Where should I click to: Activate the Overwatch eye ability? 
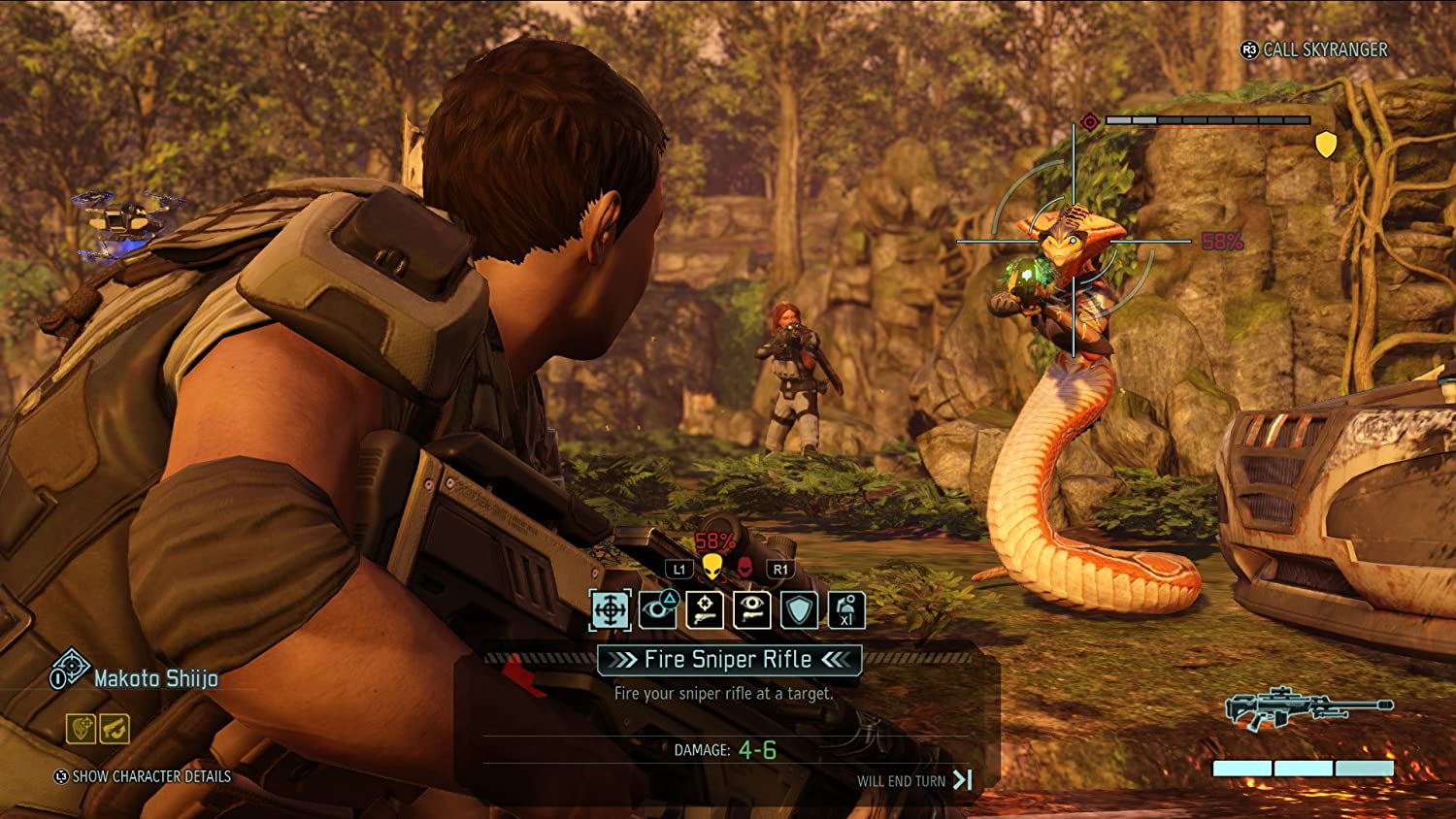659,611
